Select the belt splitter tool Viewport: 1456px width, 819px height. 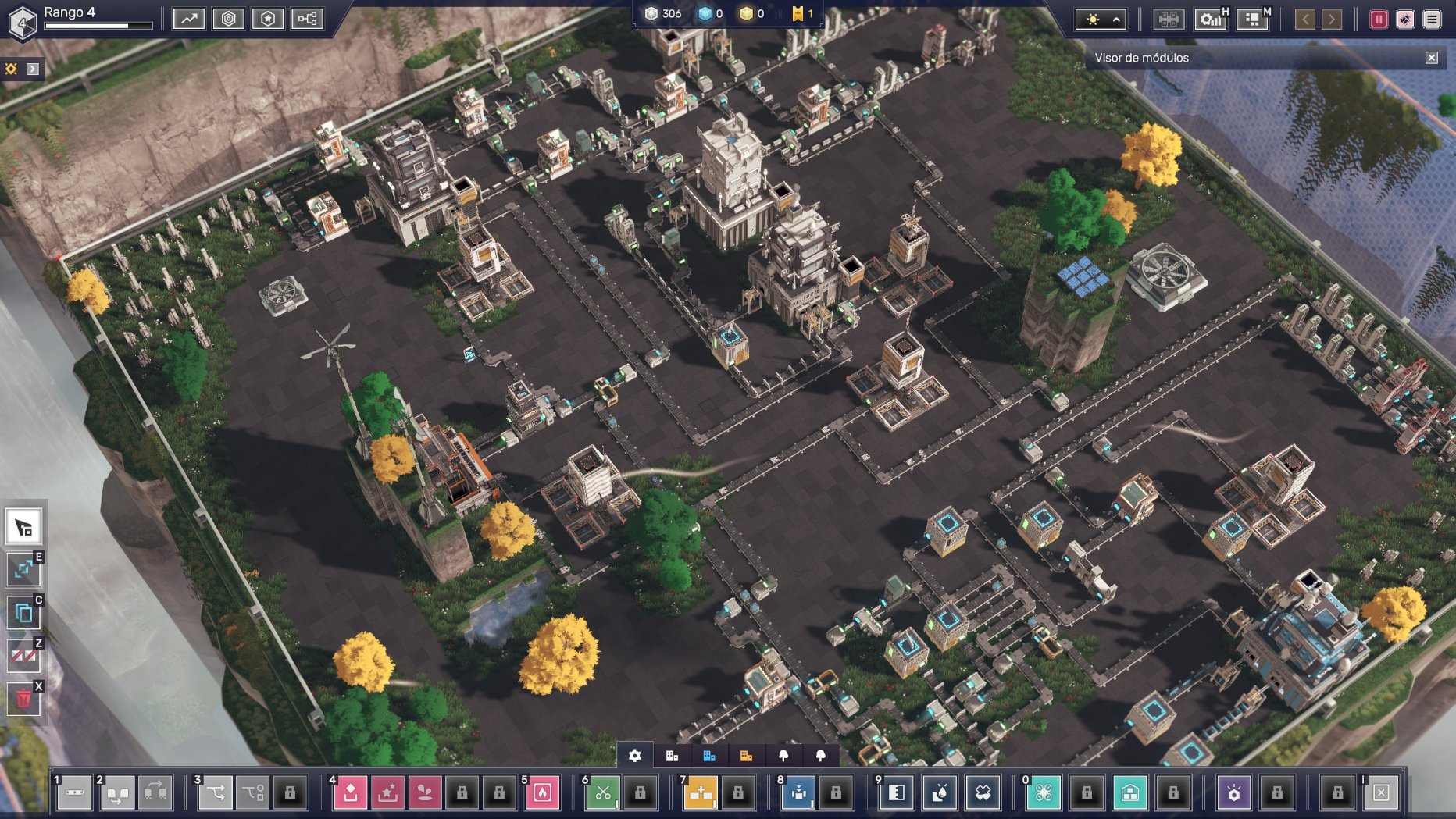pyautogui.click(x=216, y=793)
